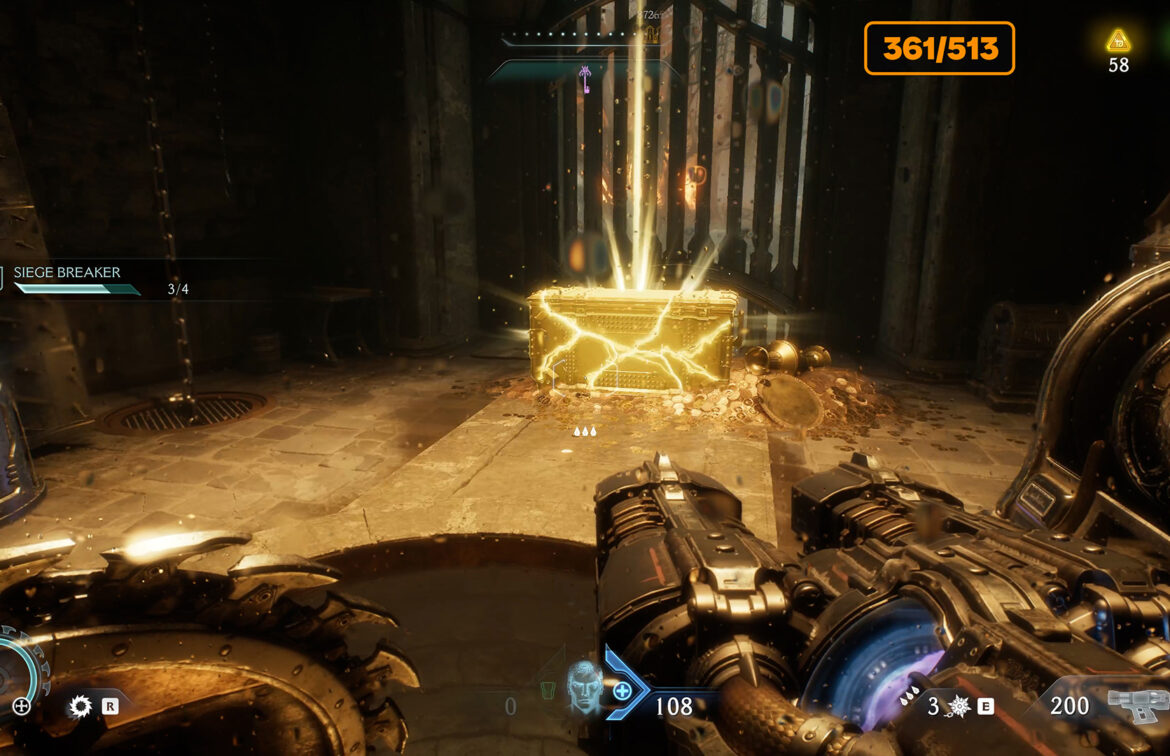Image resolution: width=1170 pixels, height=756 pixels.
Task: Click the green armor shield icon
Action: pyautogui.click(x=545, y=691)
